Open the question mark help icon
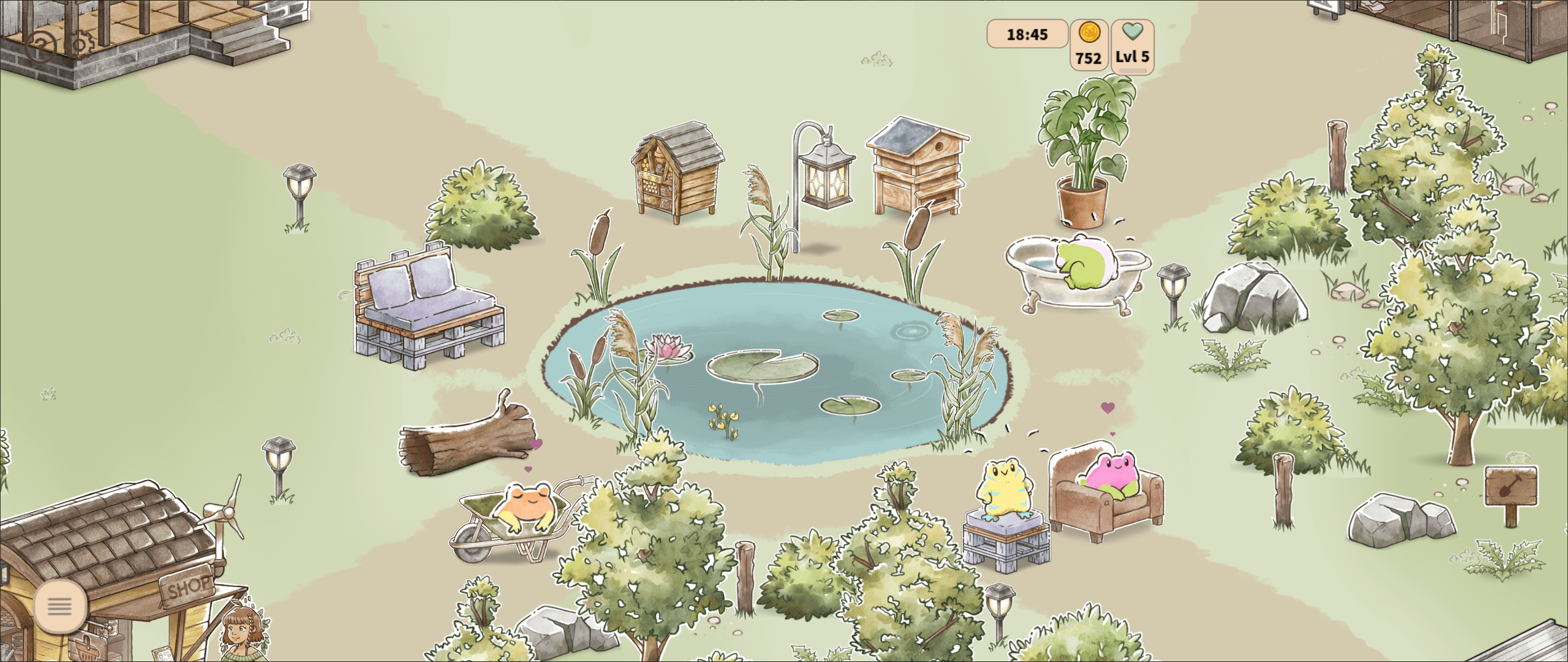The image size is (1568, 662). point(40,47)
